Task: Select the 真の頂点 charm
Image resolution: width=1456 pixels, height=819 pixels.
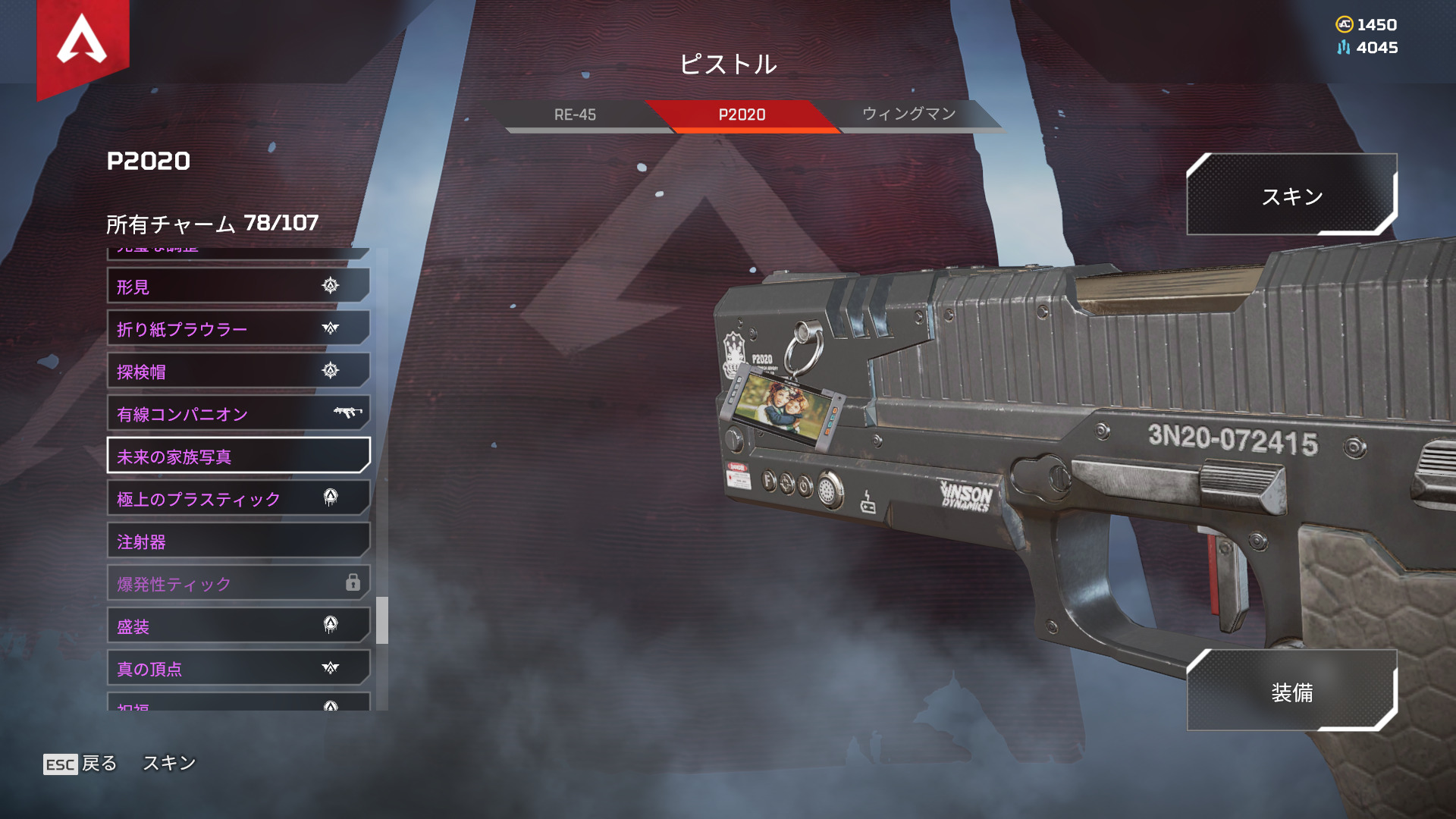Action: 238,669
